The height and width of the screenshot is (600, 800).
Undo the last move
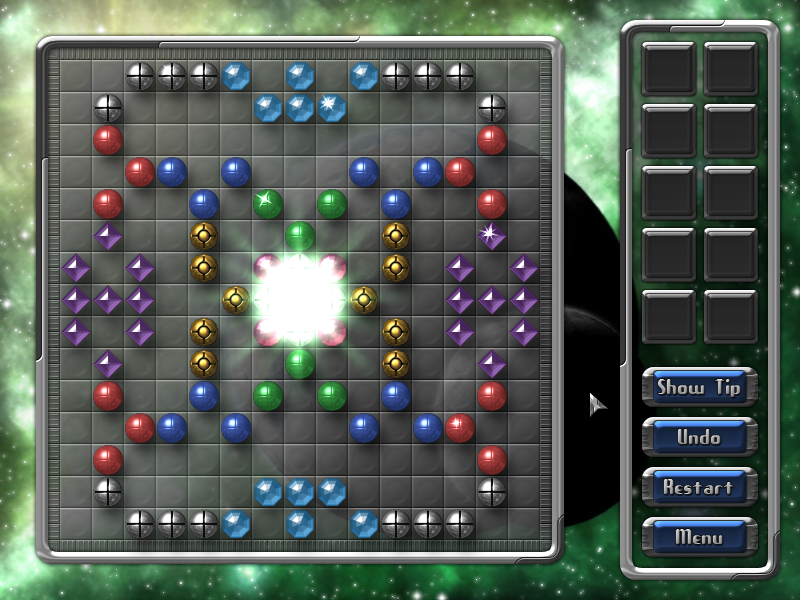tap(699, 437)
